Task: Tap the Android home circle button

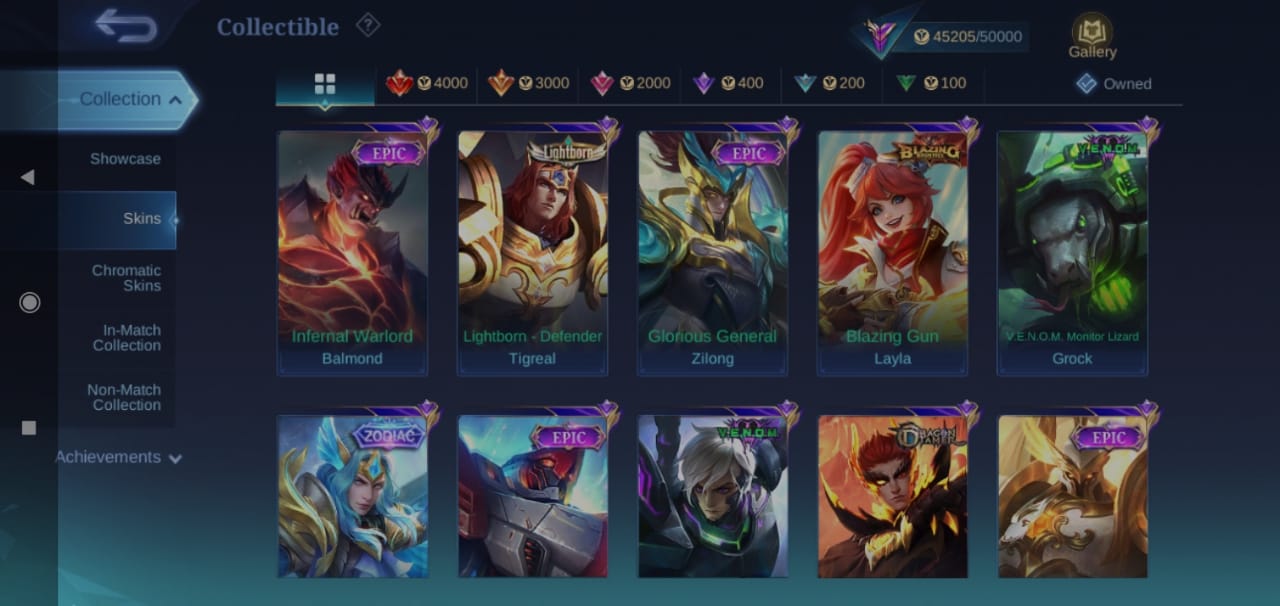Action: click(29, 302)
